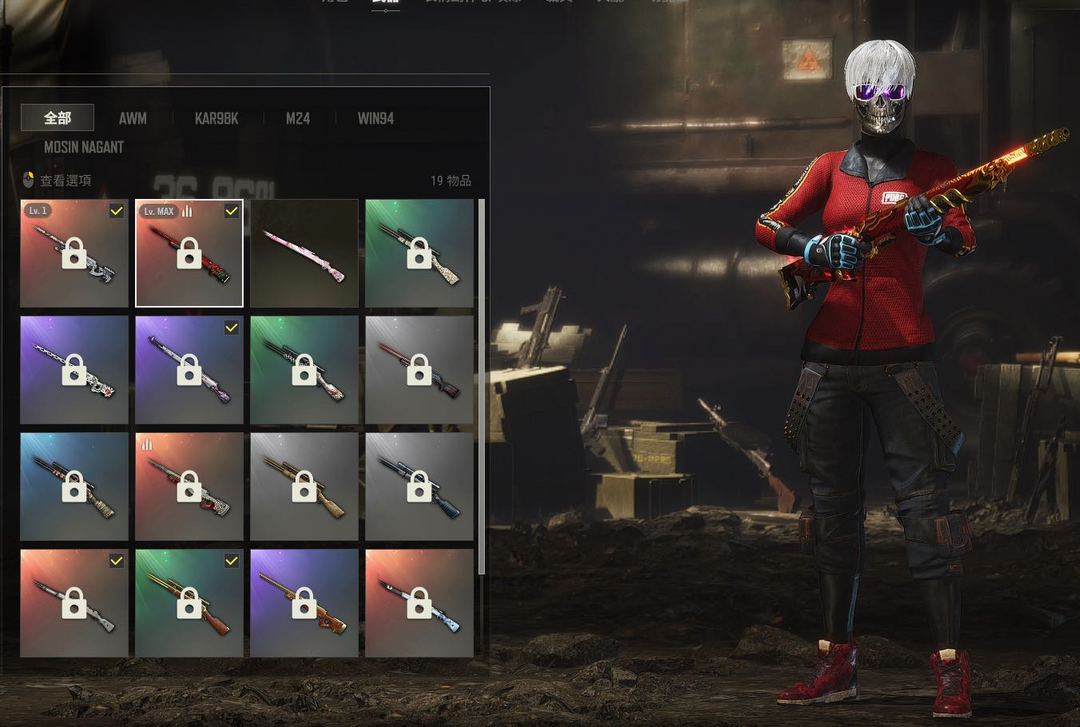
Task: Switch to the MOSIN NAGANT tab
Action: pos(84,147)
